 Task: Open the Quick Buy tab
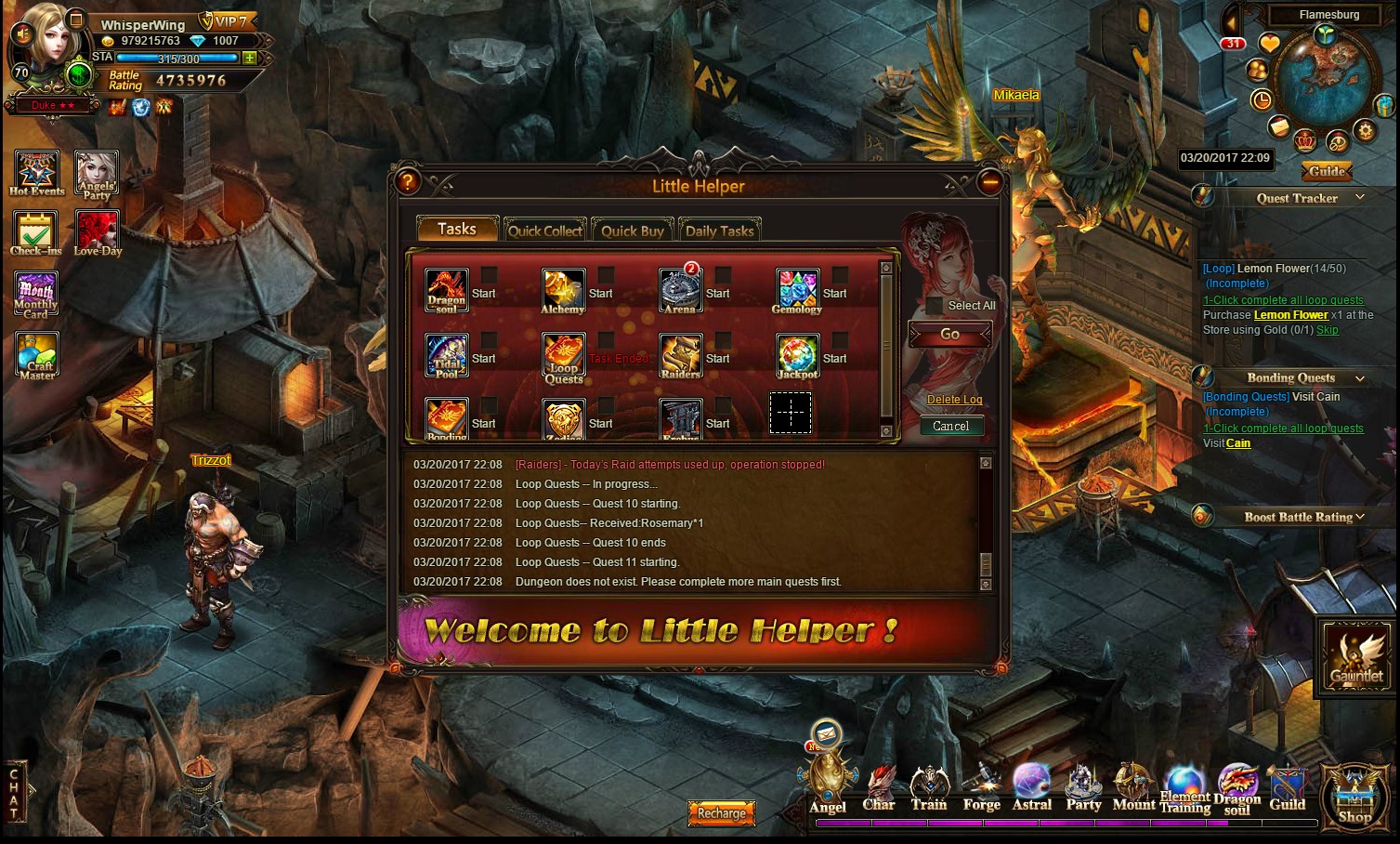[x=632, y=231]
